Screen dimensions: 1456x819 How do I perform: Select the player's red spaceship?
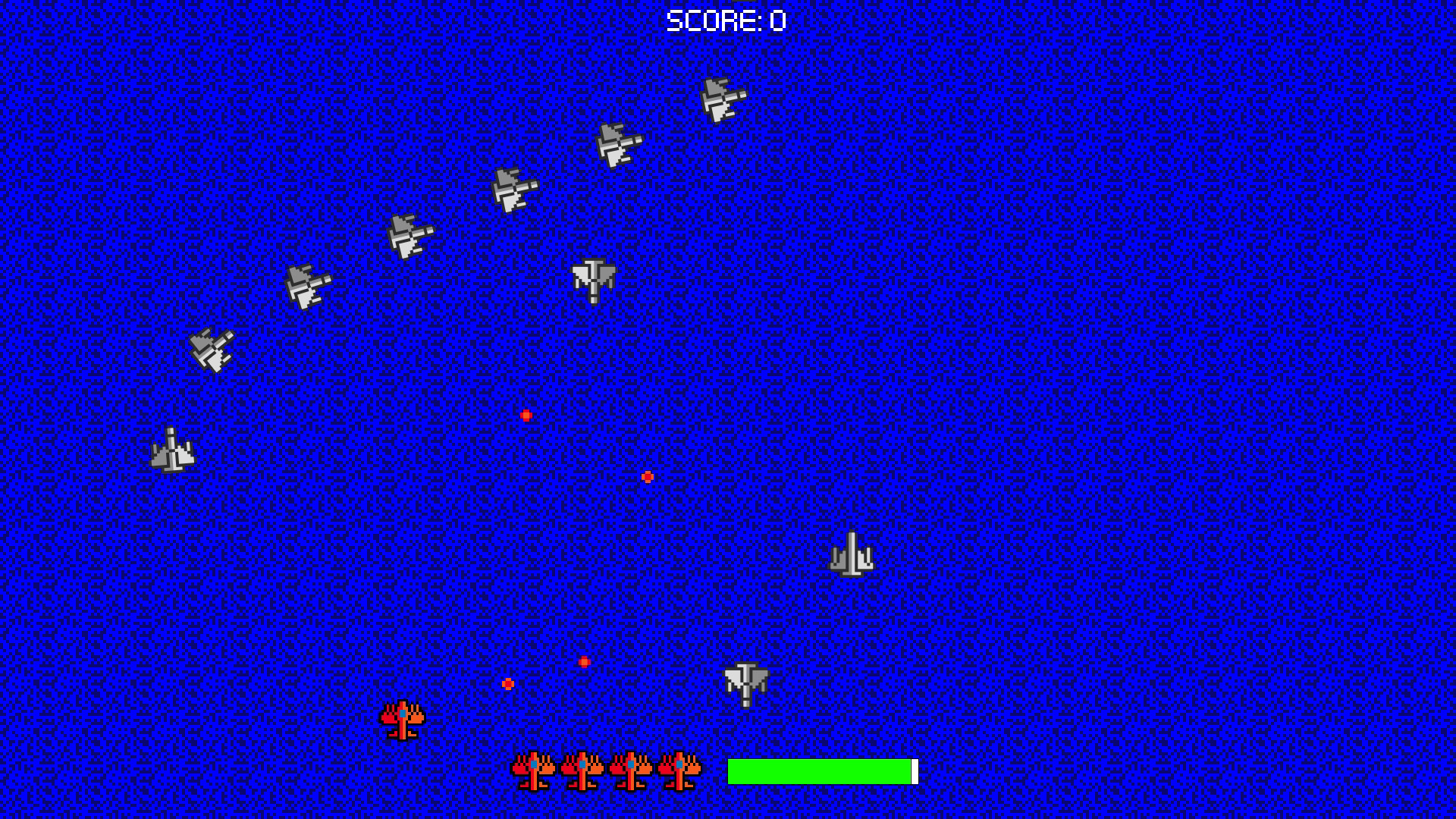(402, 720)
